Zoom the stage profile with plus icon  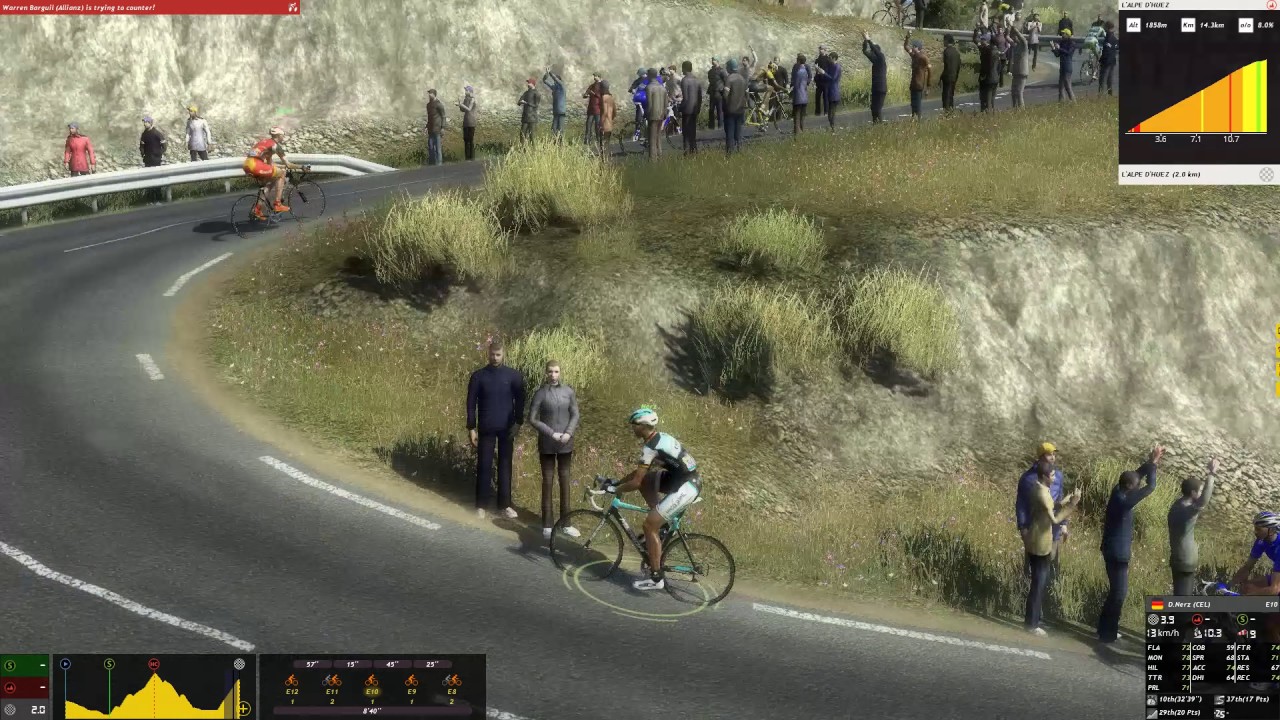(243, 709)
